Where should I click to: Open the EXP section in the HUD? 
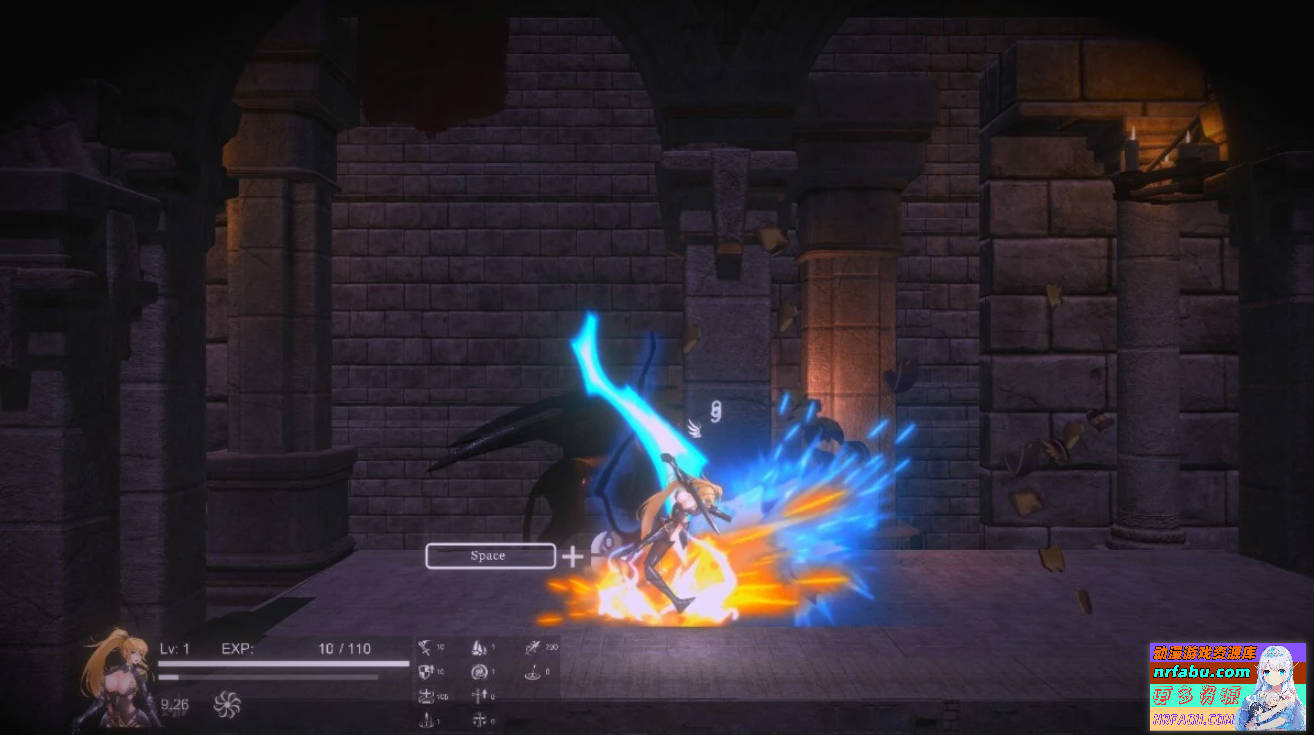pyautogui.click(x=237, y=648)
